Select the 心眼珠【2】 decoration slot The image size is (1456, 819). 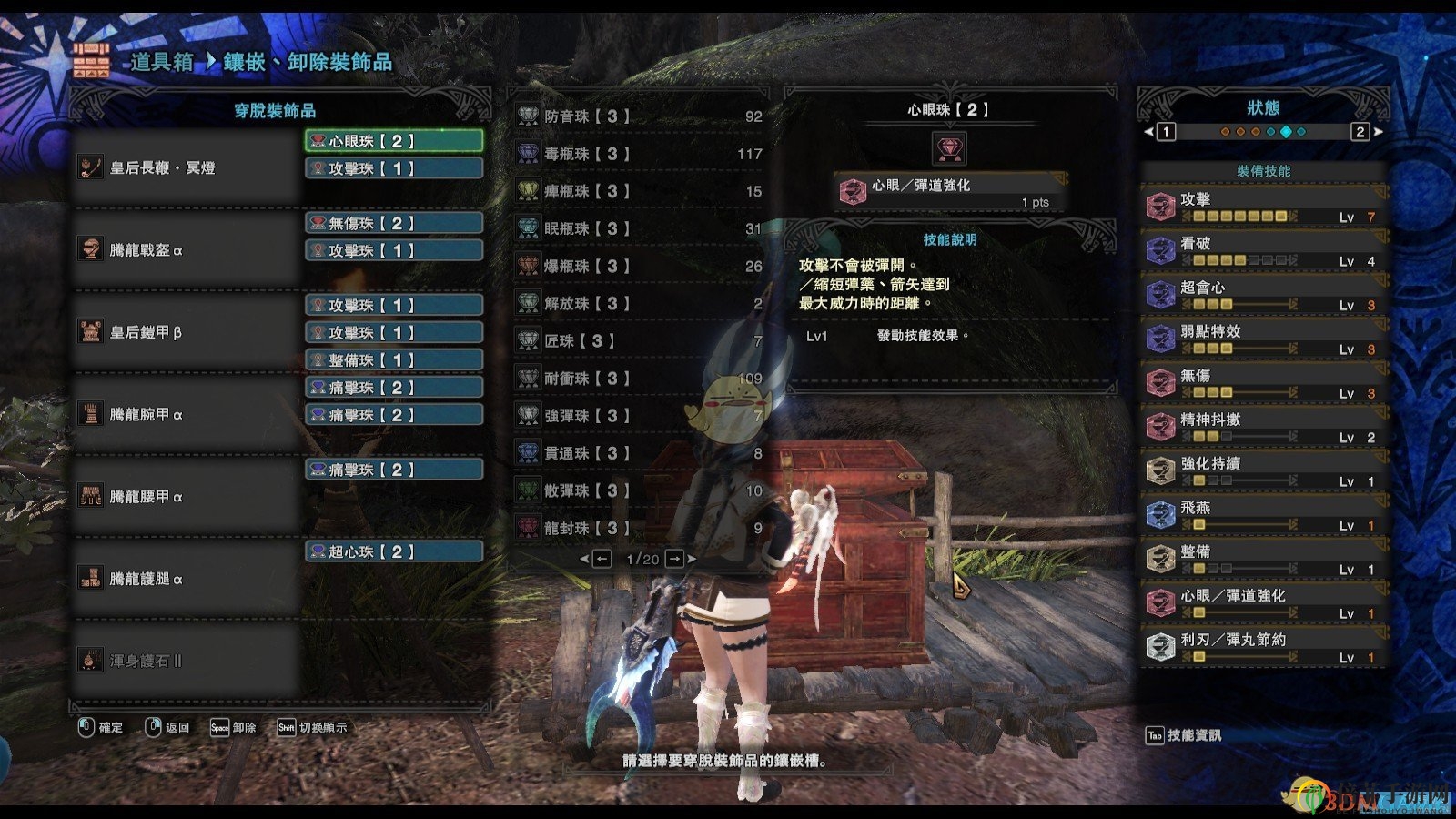point(393,141)
